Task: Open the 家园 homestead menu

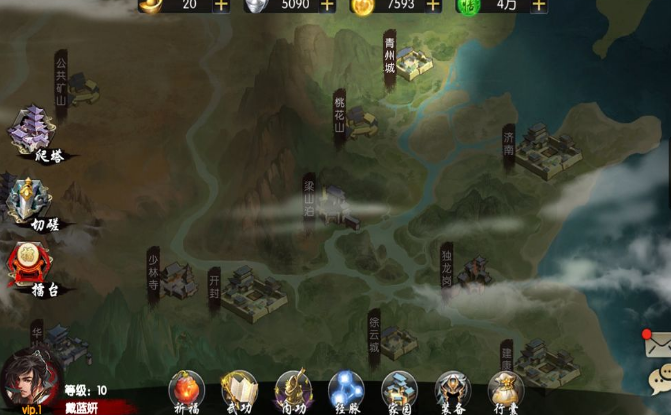Action: tap(399, 390)
